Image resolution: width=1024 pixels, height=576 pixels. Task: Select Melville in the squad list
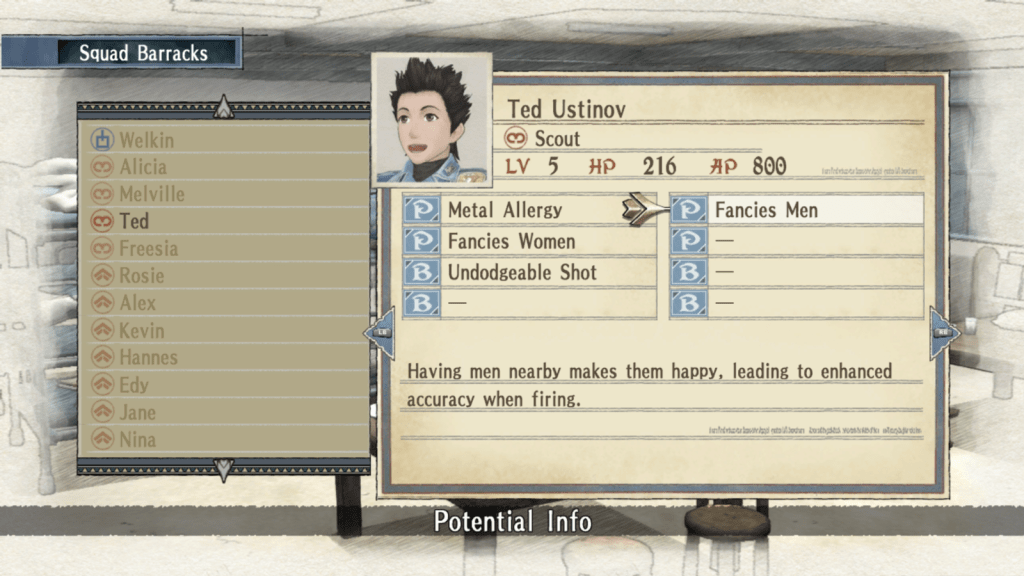tap(151, 194)
